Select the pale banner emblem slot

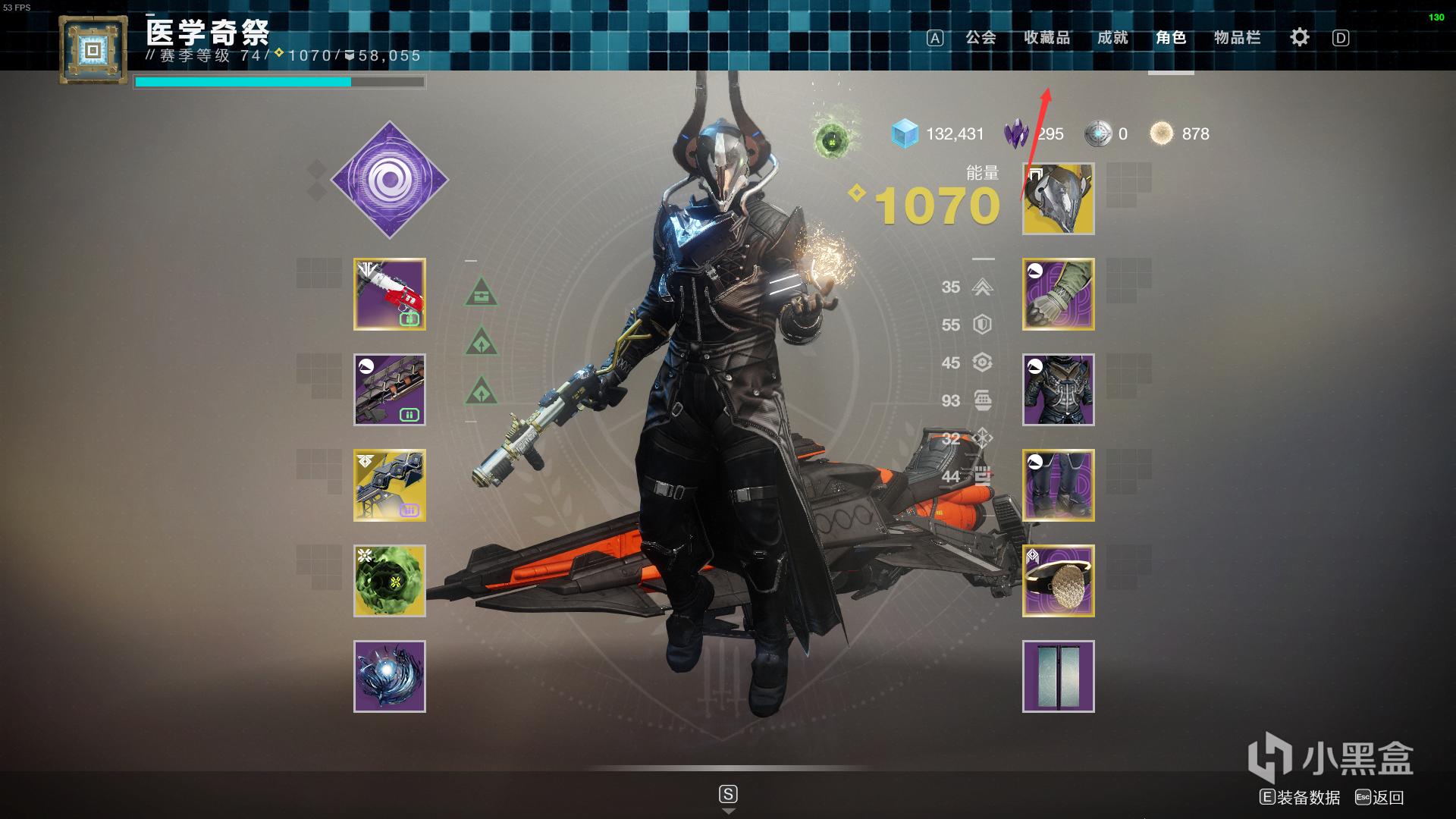(x=1058, y=676)
